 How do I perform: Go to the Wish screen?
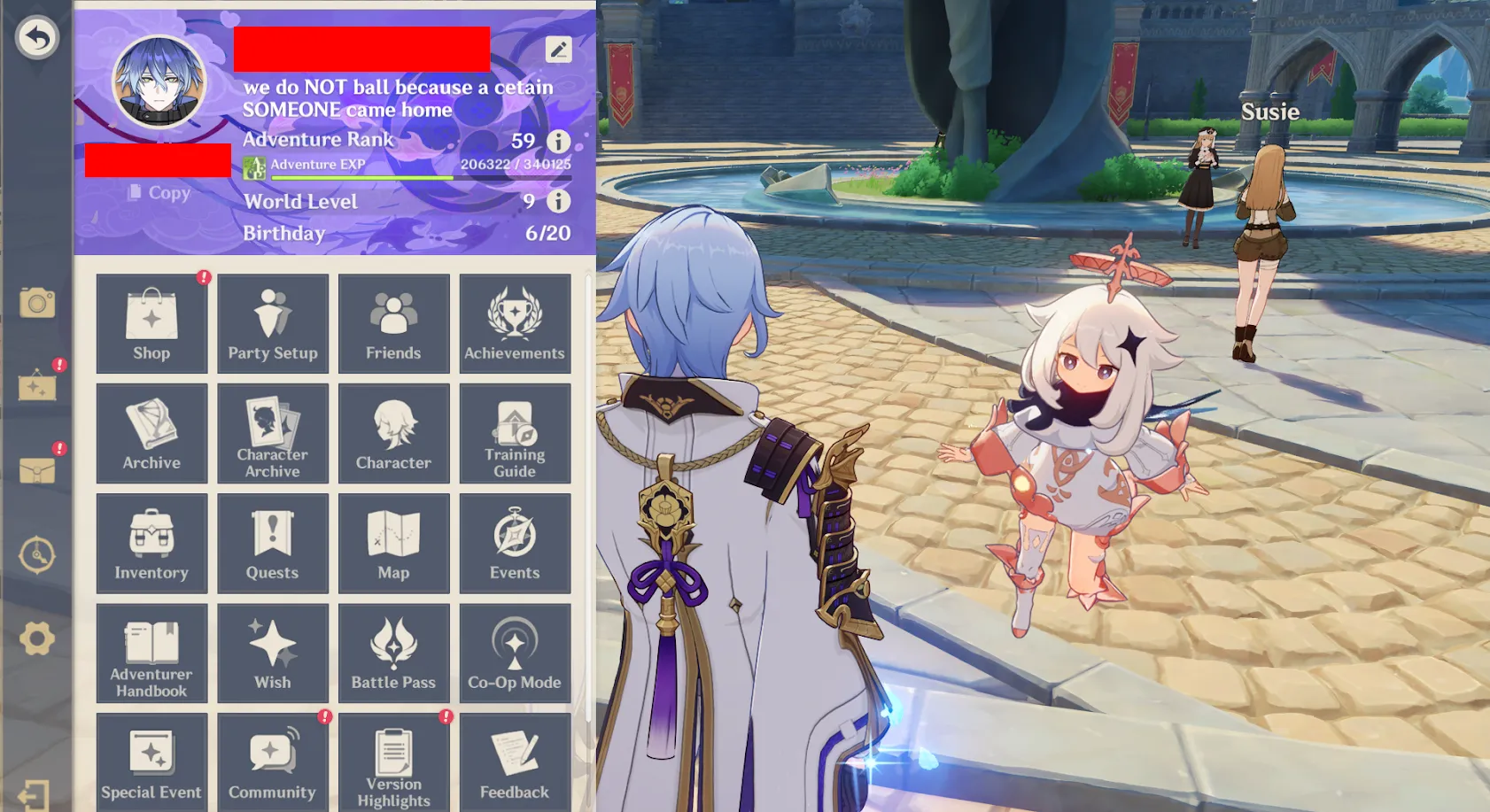pyautogui.click(x=273, y=653)
